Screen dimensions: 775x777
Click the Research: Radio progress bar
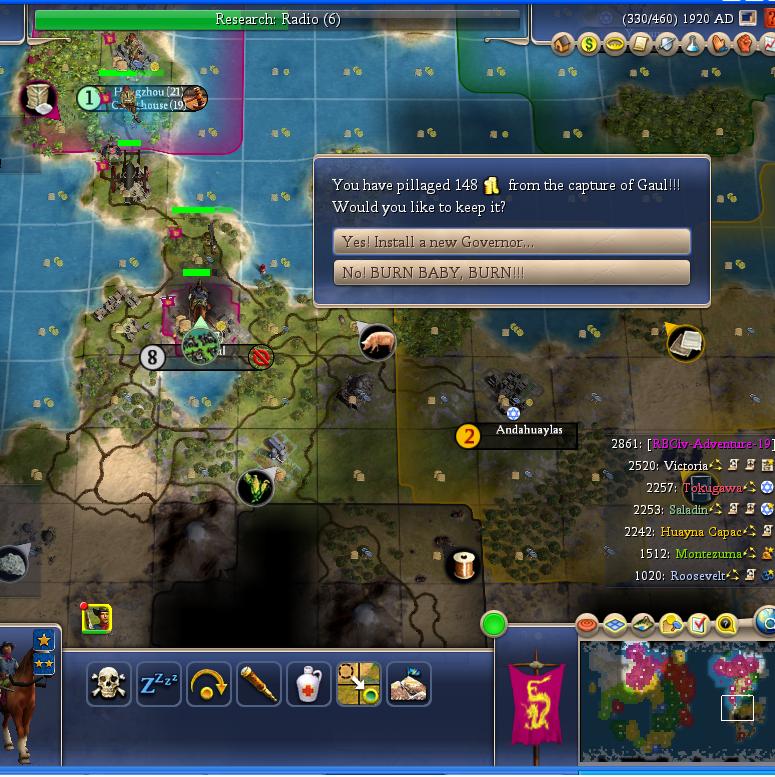(x=278, y=20)
